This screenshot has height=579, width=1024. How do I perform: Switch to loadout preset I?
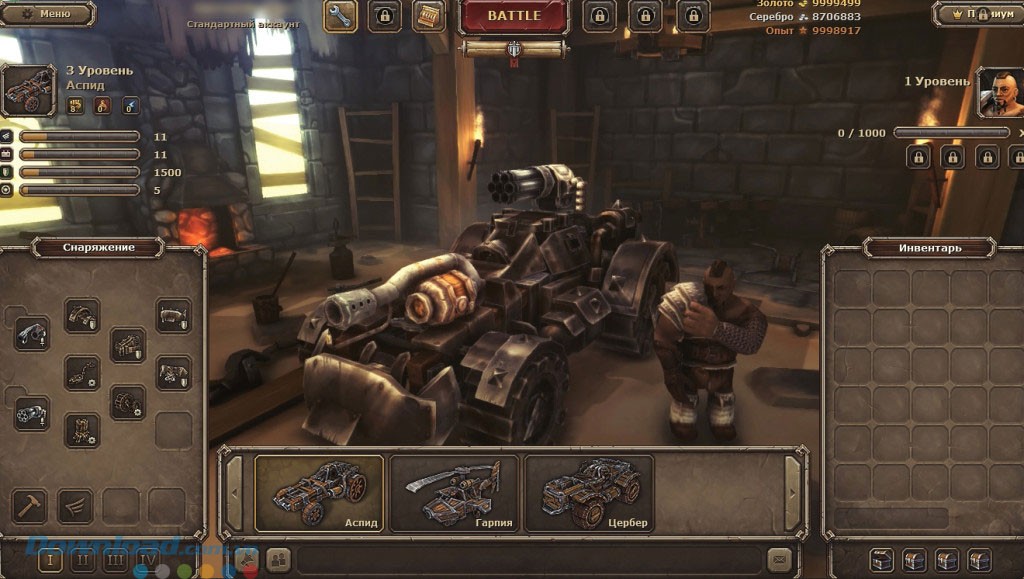click(51, 560)
